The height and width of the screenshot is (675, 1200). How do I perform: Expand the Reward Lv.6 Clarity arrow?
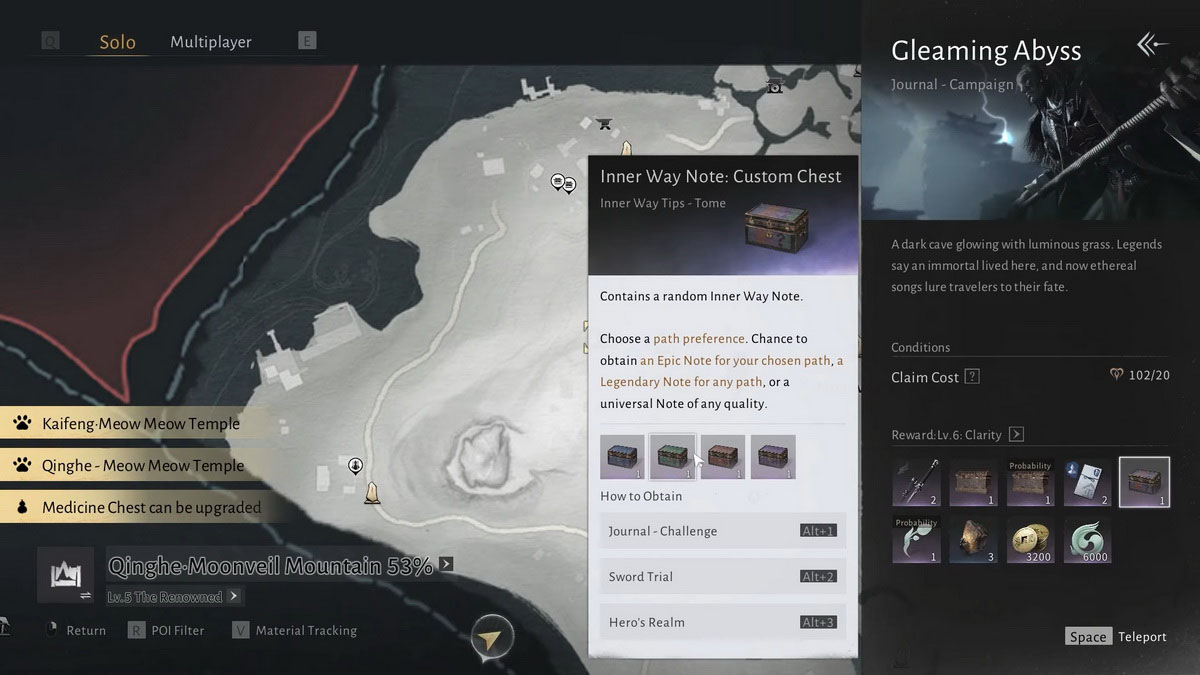click(x=1016, y=434)
